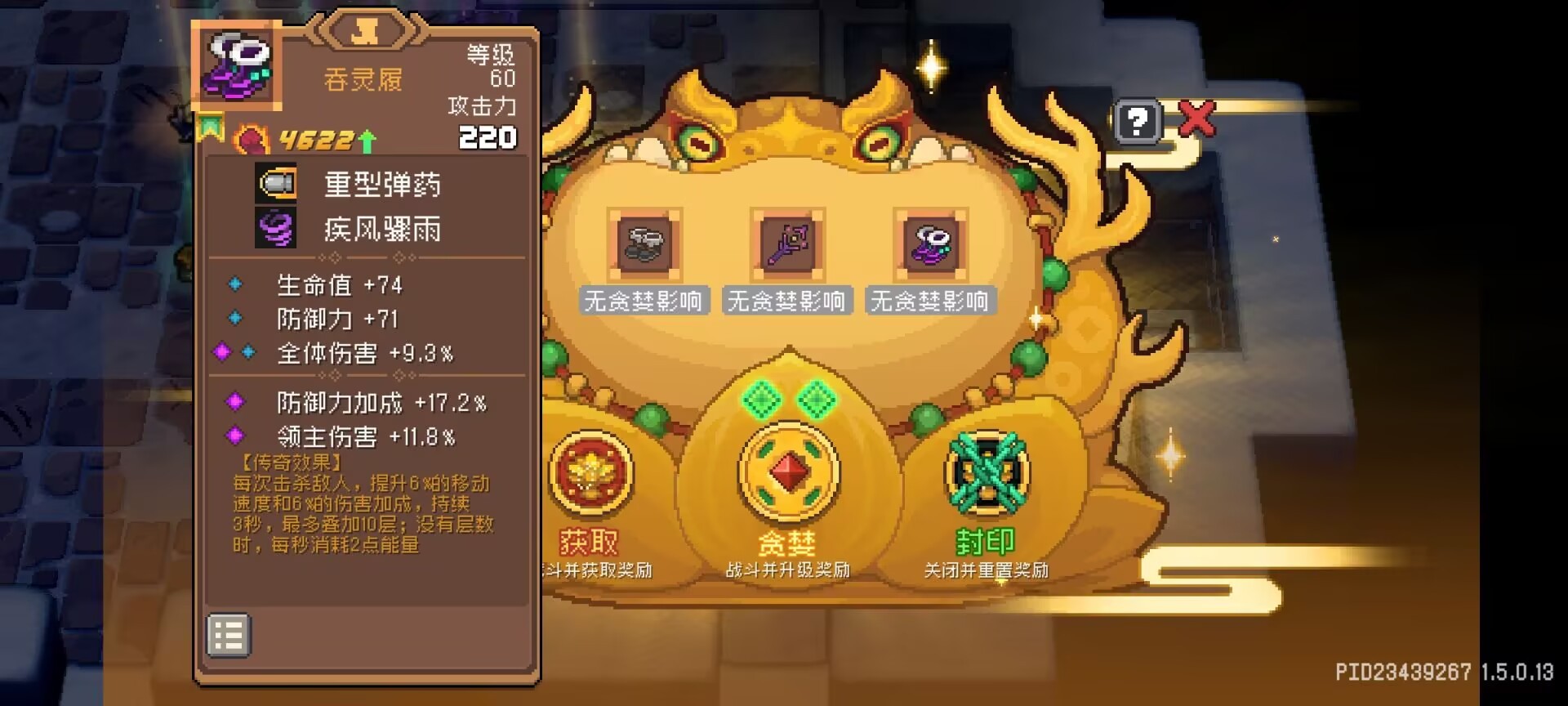Image resolution: width=1568 pixels, height=706 pixels.
Task: Click the green up arrow beside 4622 power
Action: pos(367,141)
